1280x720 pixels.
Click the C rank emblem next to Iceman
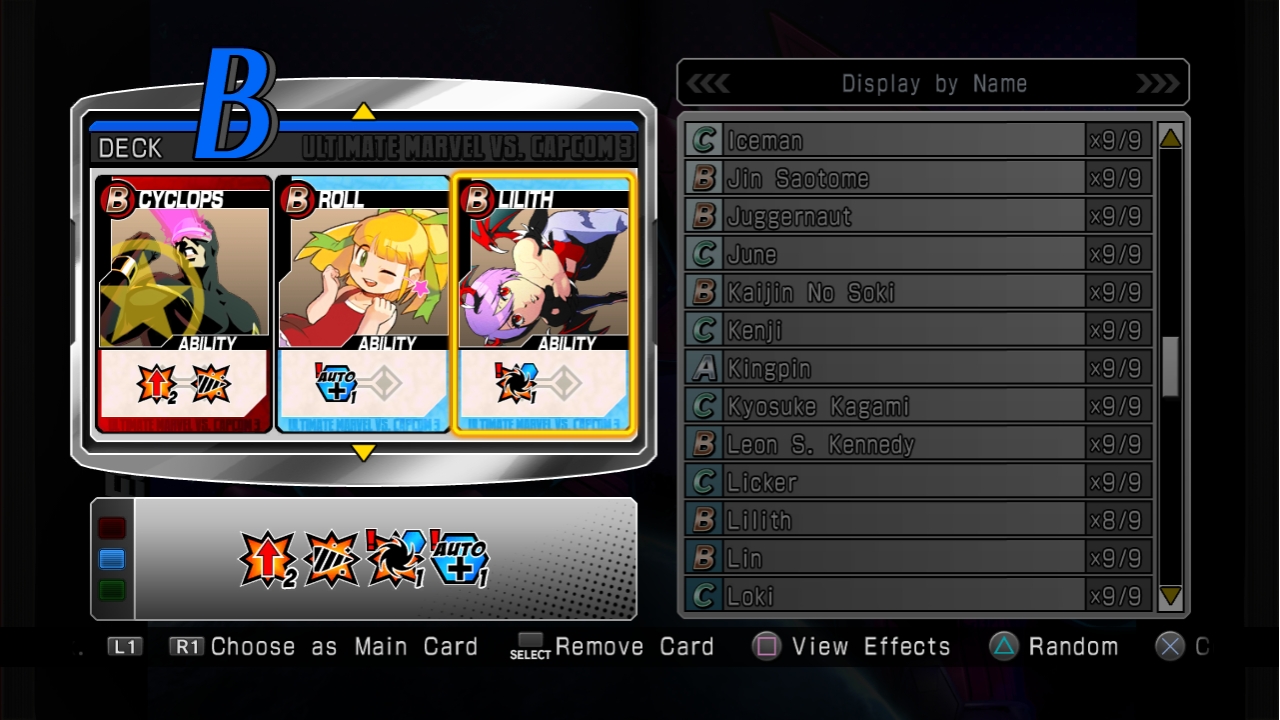coord(702,140)
